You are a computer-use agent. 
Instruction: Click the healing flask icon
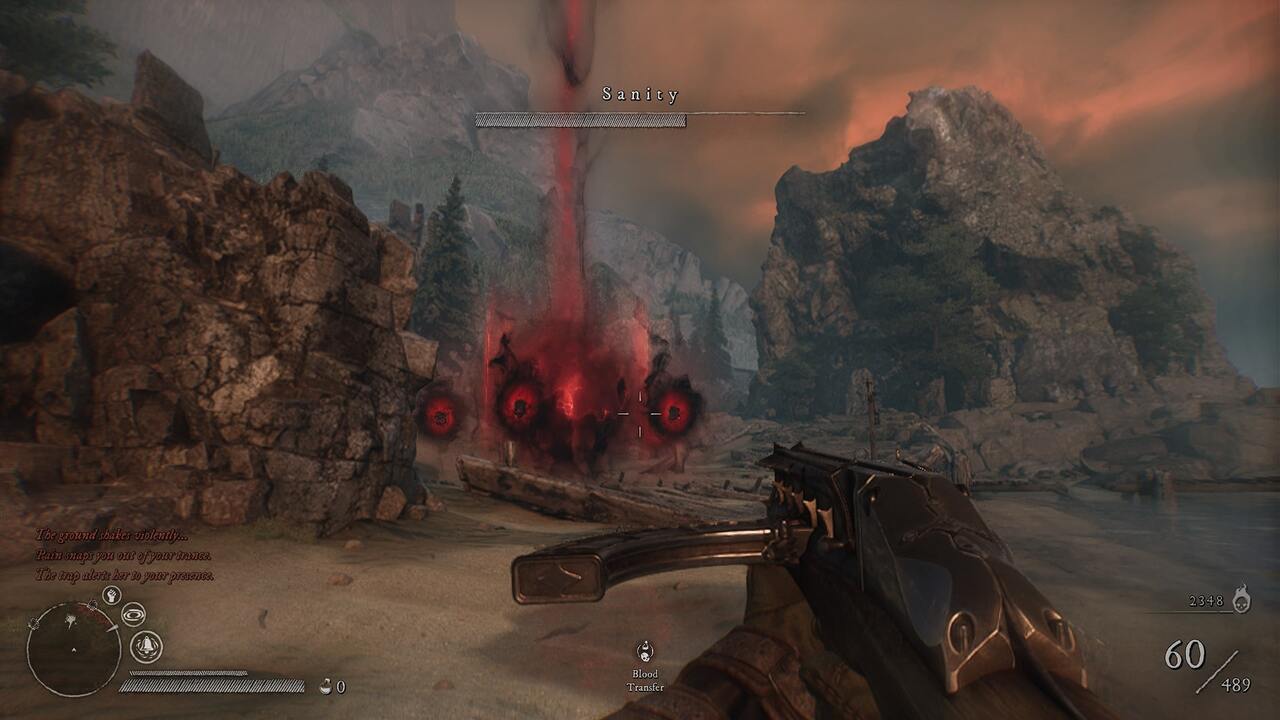pyautogui.click(x=325, y=686)
